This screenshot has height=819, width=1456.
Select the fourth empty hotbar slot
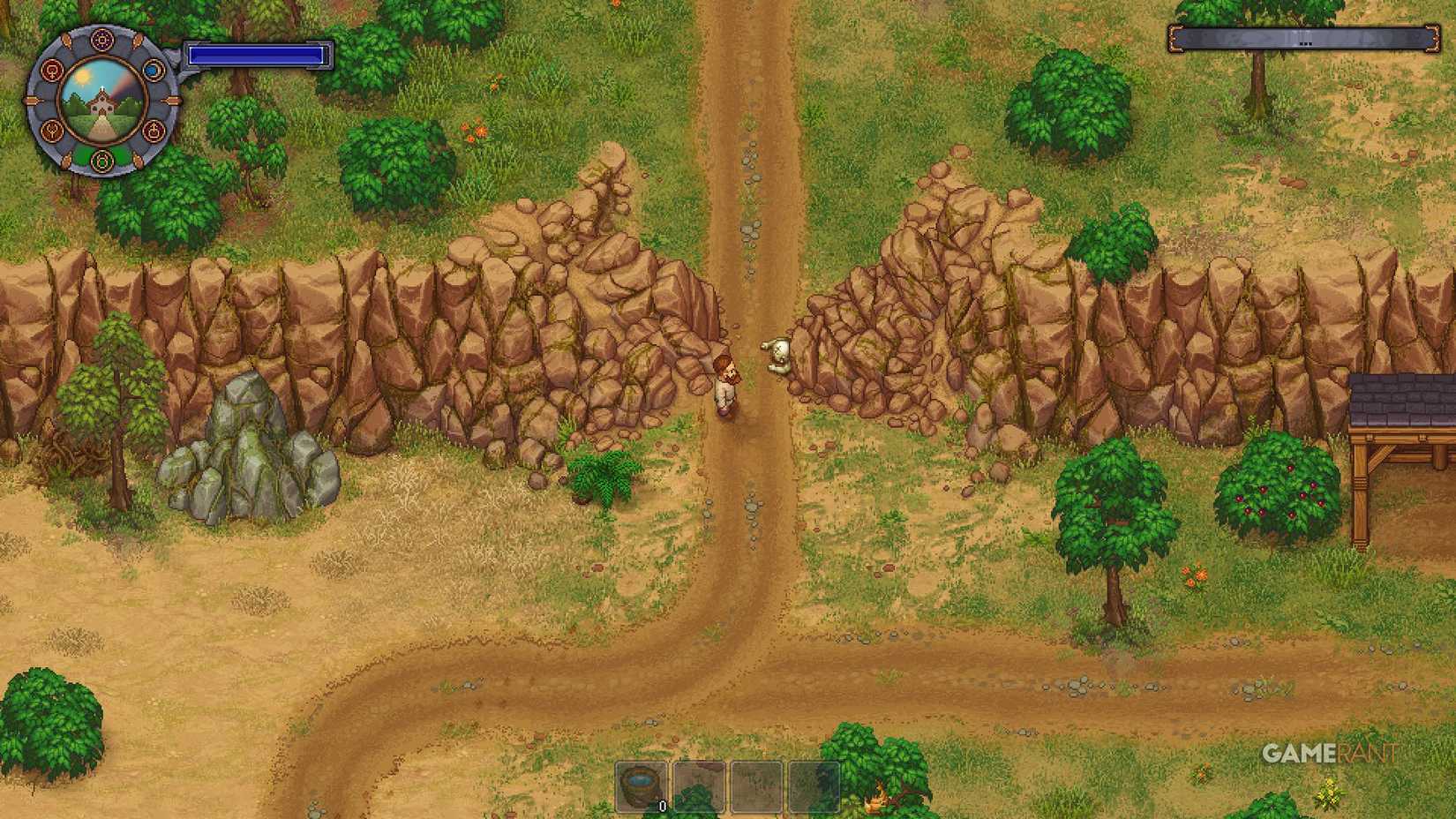click(814, 786)
